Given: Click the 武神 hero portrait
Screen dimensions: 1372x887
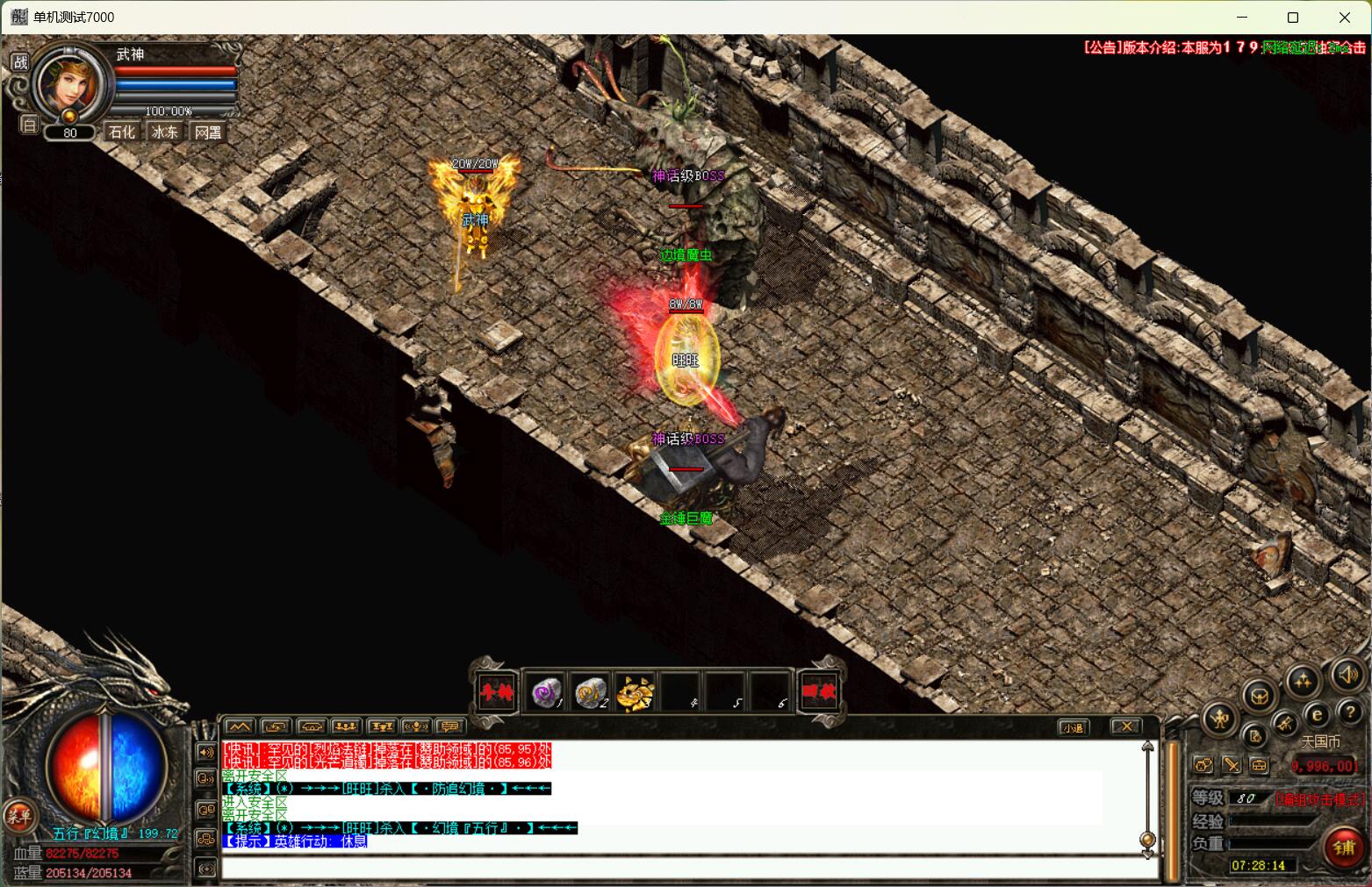Looking at the screenshot, I should coord(68,85).
